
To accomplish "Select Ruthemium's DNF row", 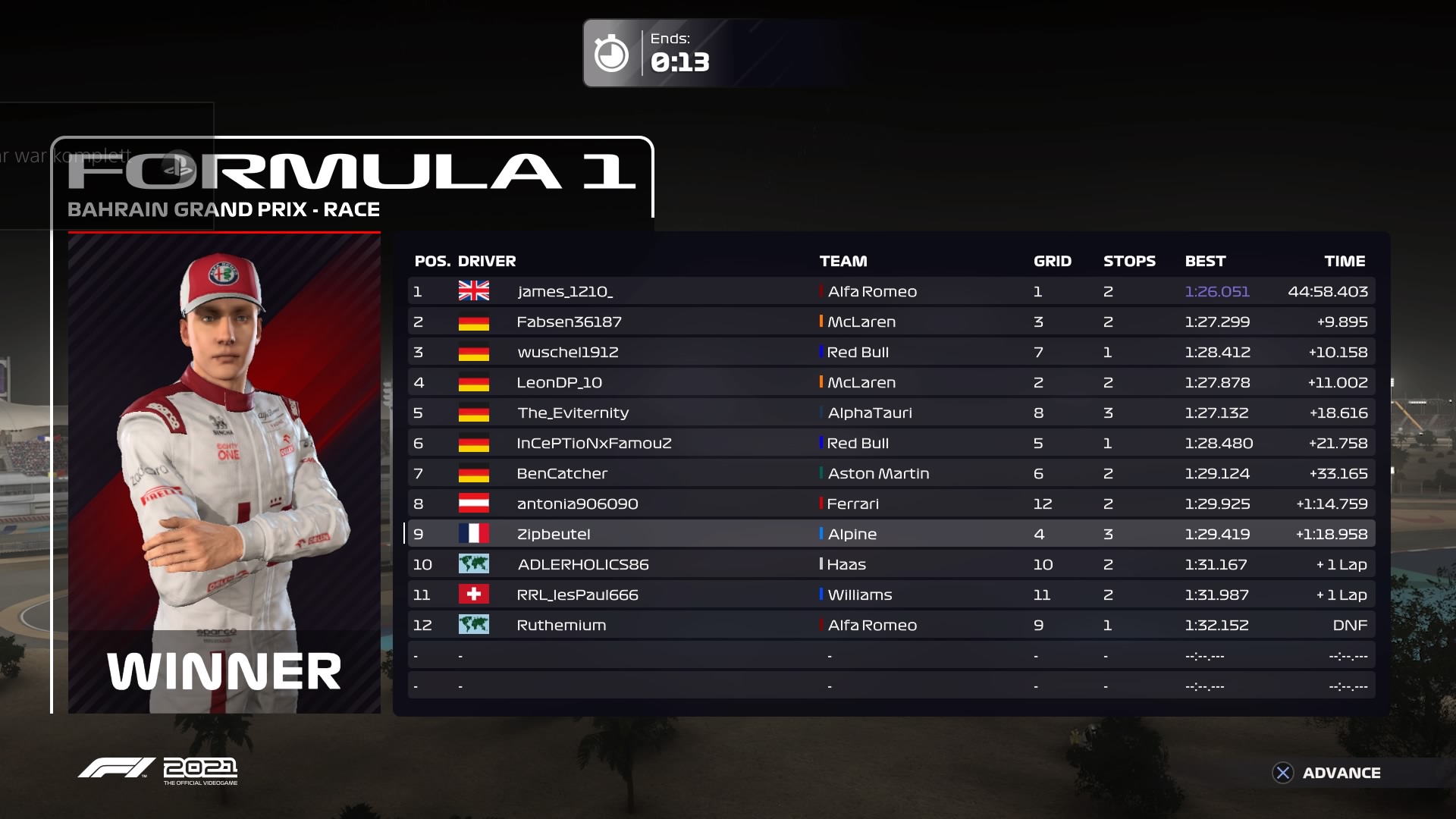I will [x=890, y=625].
